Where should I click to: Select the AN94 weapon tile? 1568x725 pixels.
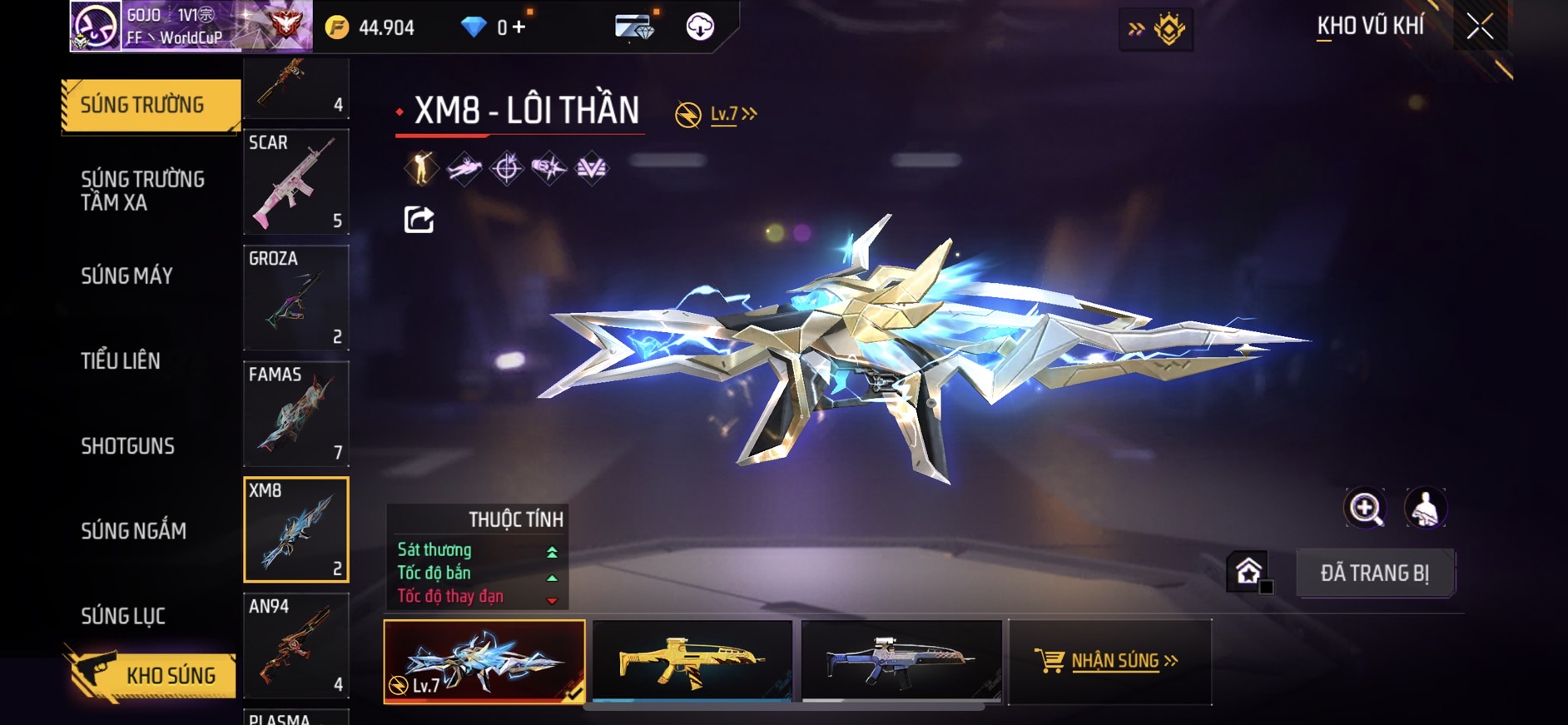295,645
